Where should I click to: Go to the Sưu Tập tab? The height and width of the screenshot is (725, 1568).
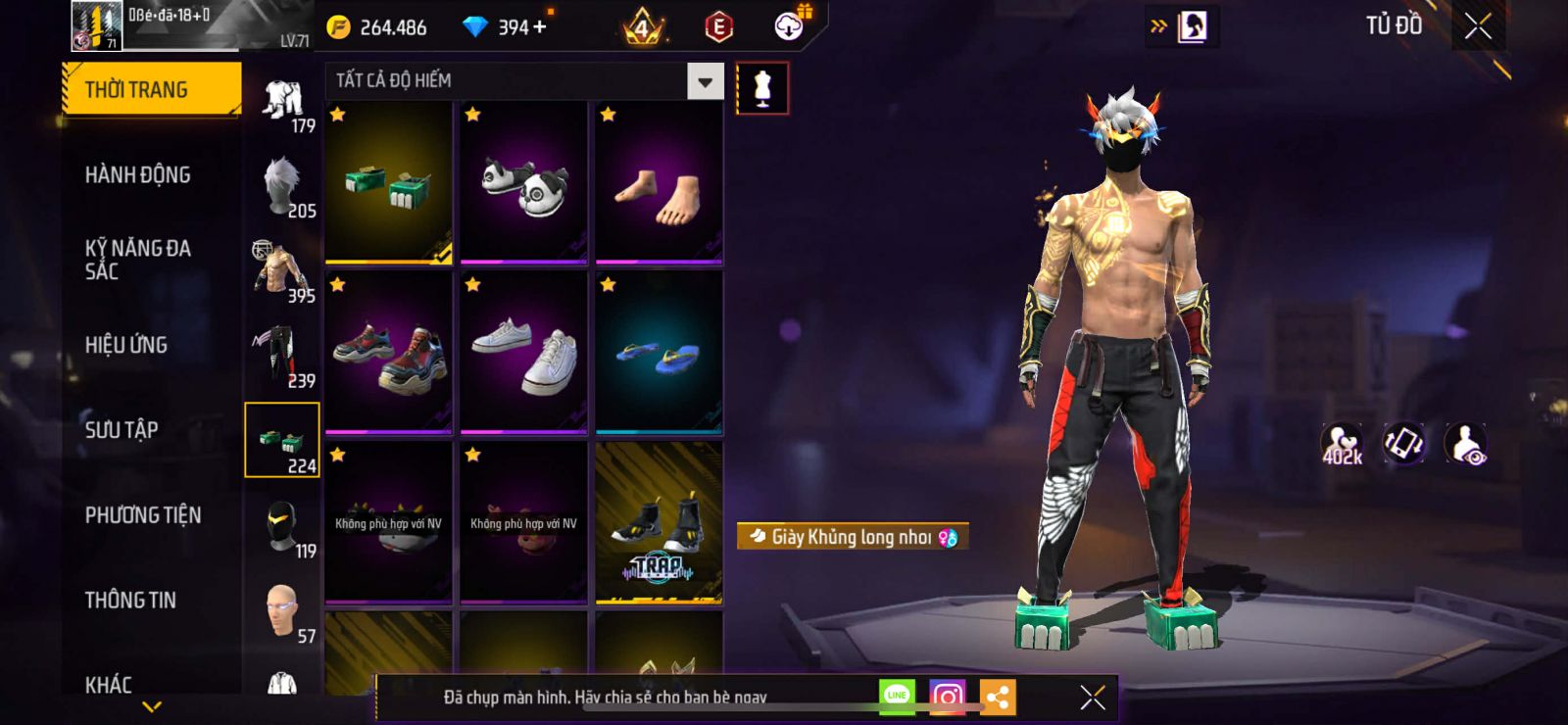point(122,430)
